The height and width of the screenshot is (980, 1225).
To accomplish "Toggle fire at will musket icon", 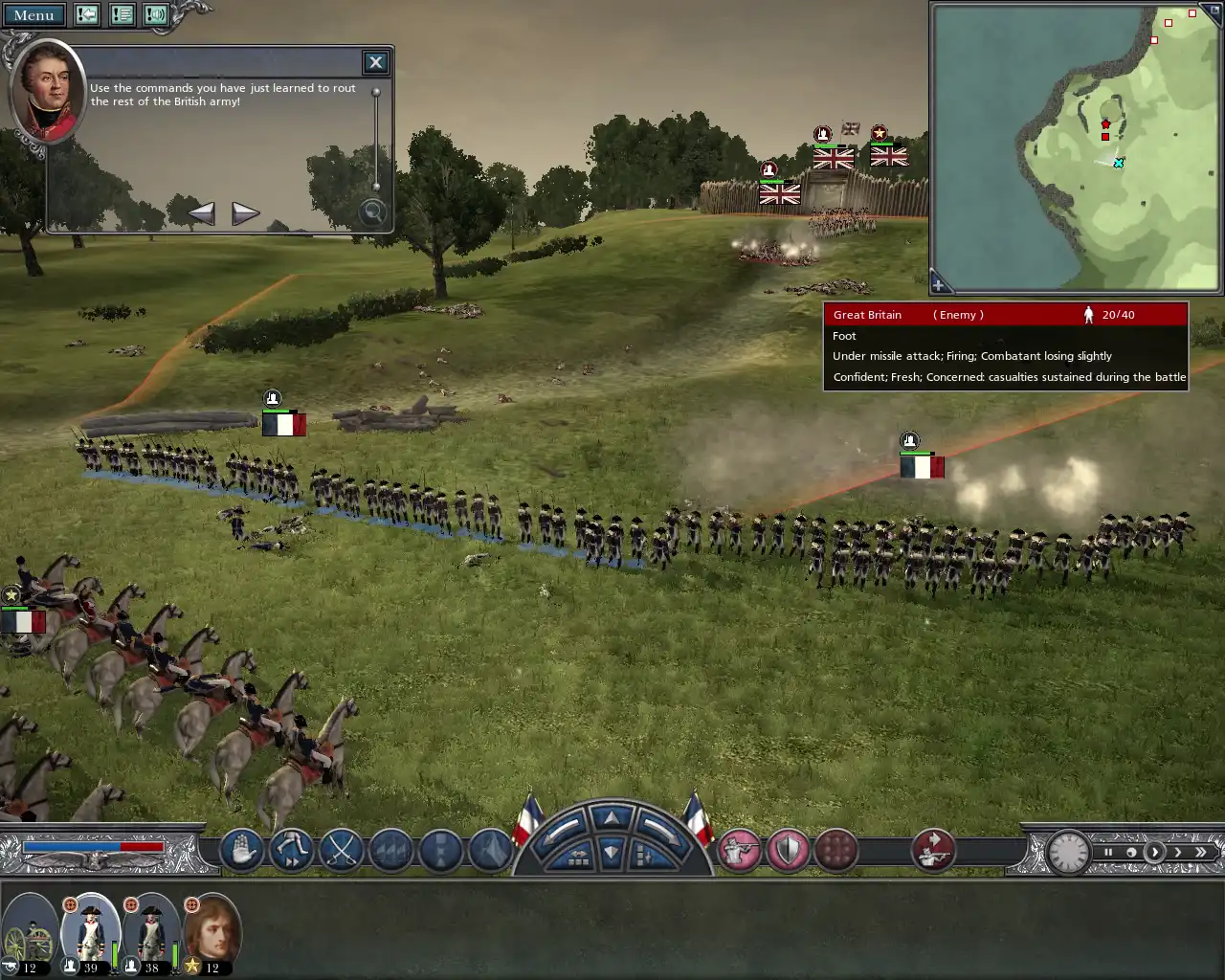I will pos(739,850).
